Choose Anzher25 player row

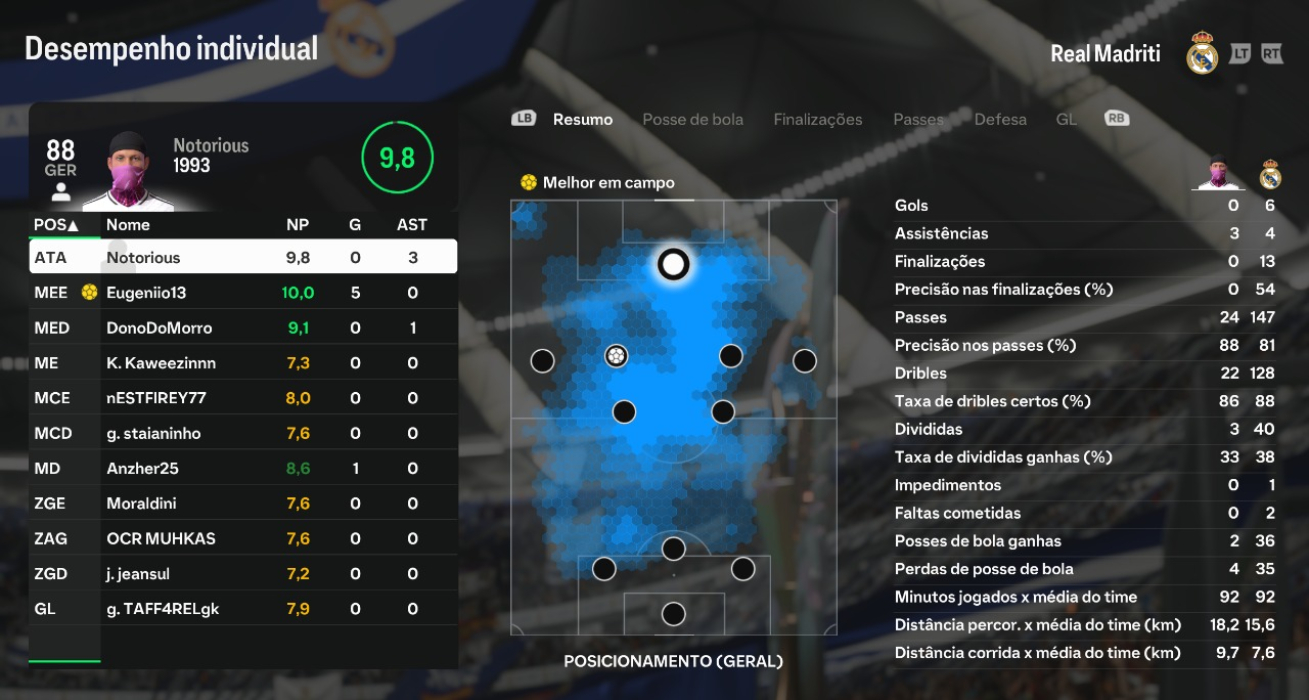[243, 468]
